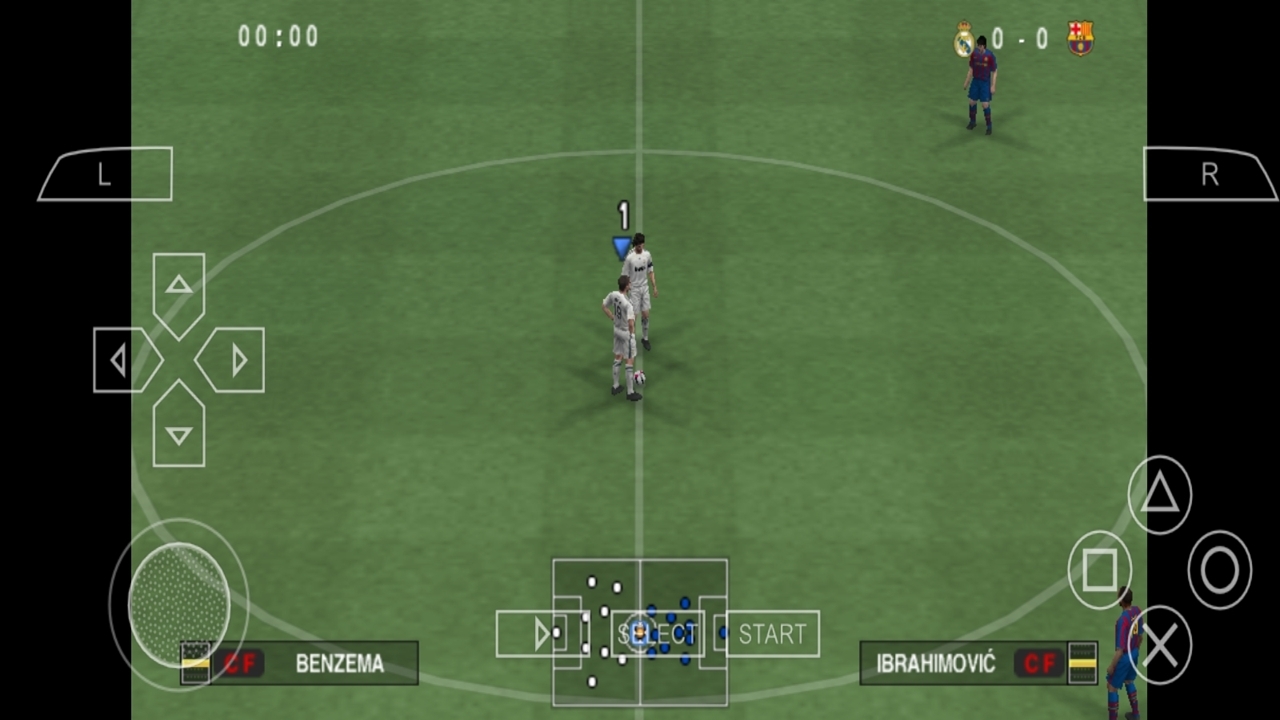Image resolution: width=1280 pixels, height=720 pixels.
Task: Tap the Barcelona crest on the scoreboard
Action: tap(1080, 40)
